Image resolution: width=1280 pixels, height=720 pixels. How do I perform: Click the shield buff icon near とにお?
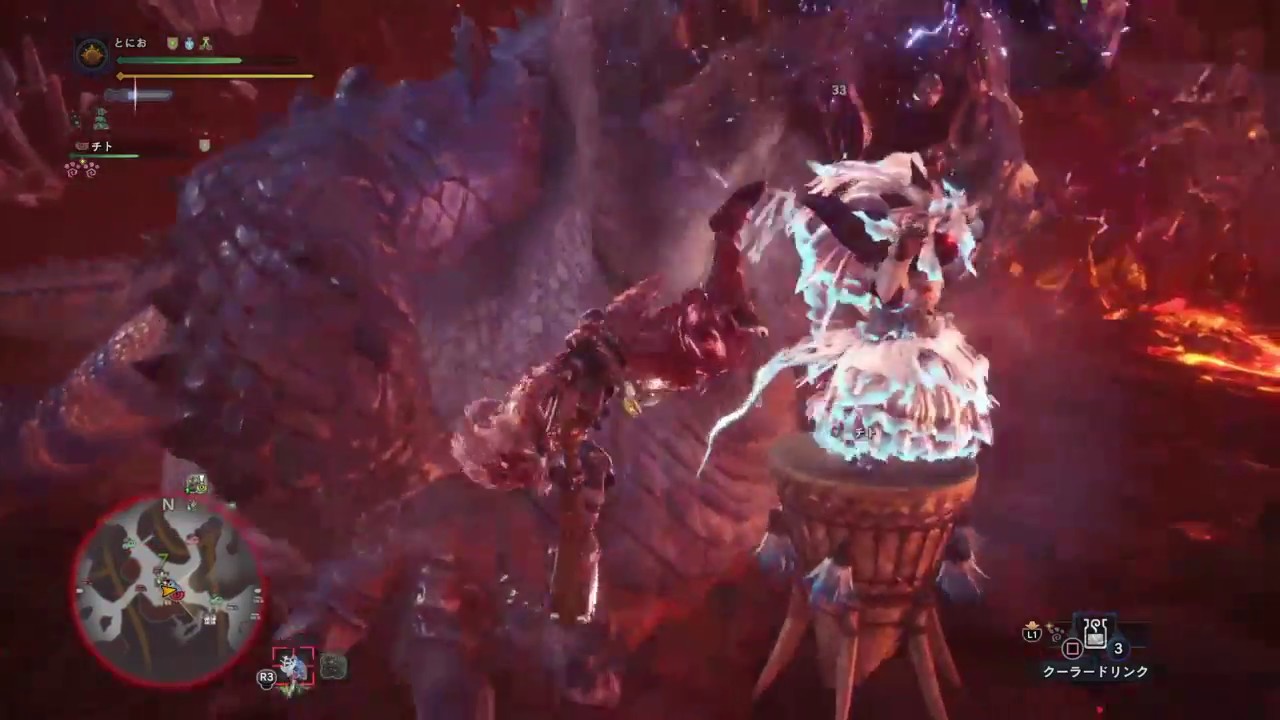tap(172, 44)
